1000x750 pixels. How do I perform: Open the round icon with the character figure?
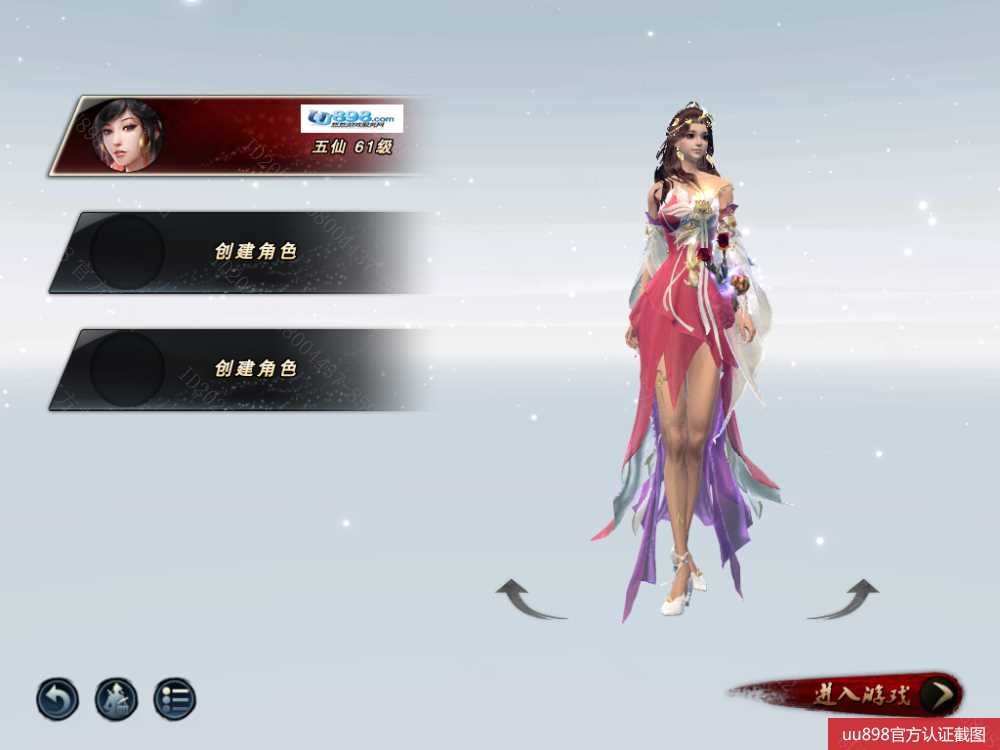[x=116, y=699]
